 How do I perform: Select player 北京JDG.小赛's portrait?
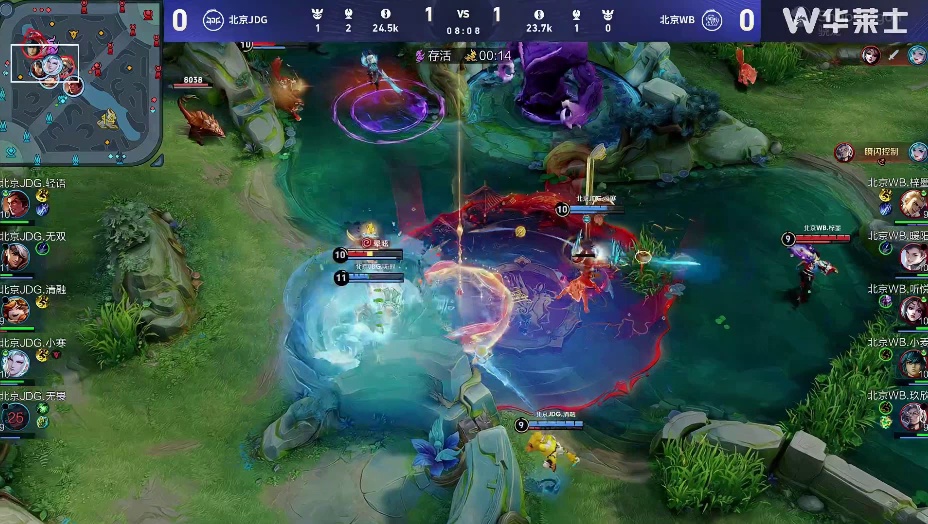point(15,363)
